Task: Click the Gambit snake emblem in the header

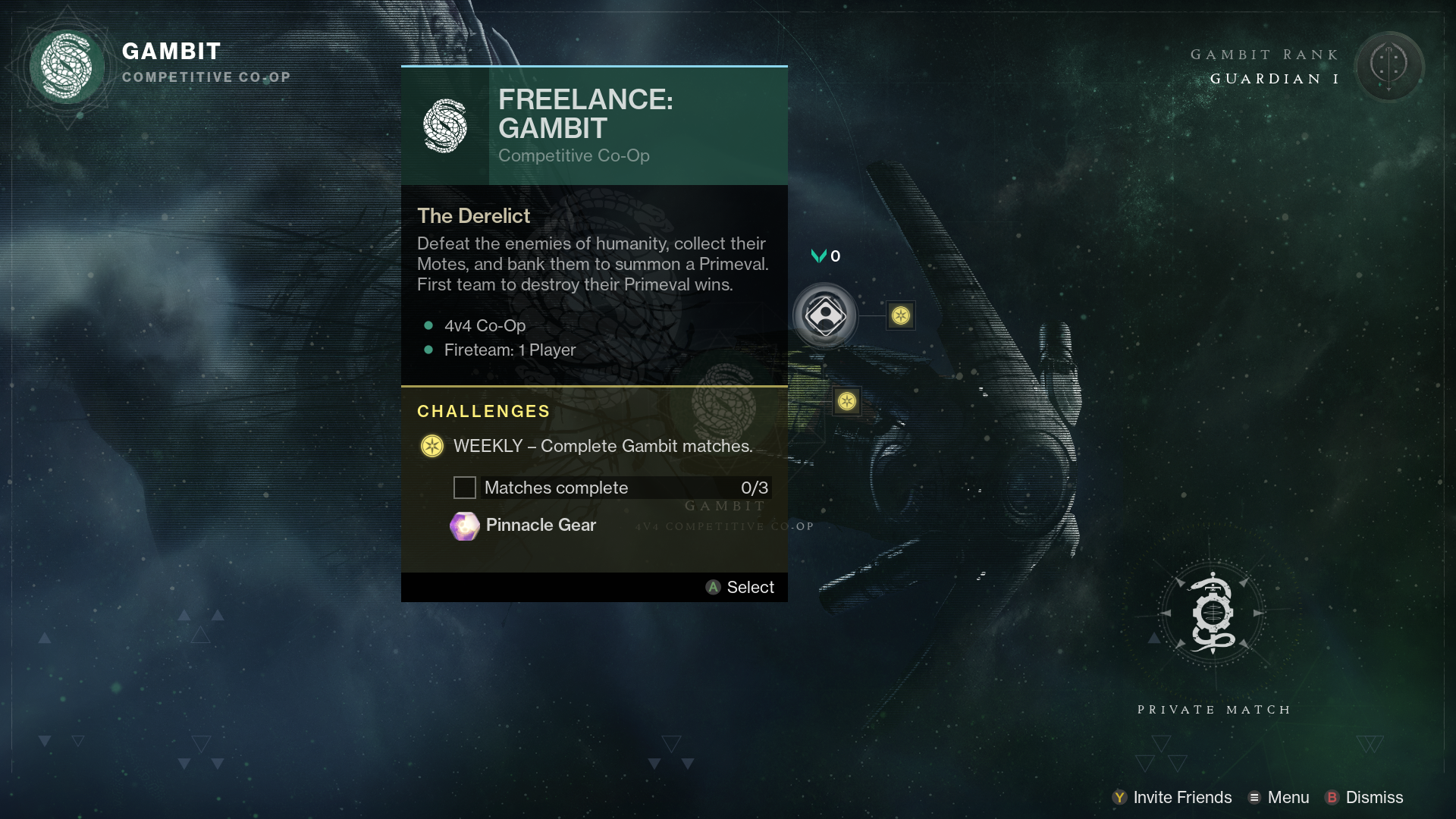Action: click(x=67, y=66)
